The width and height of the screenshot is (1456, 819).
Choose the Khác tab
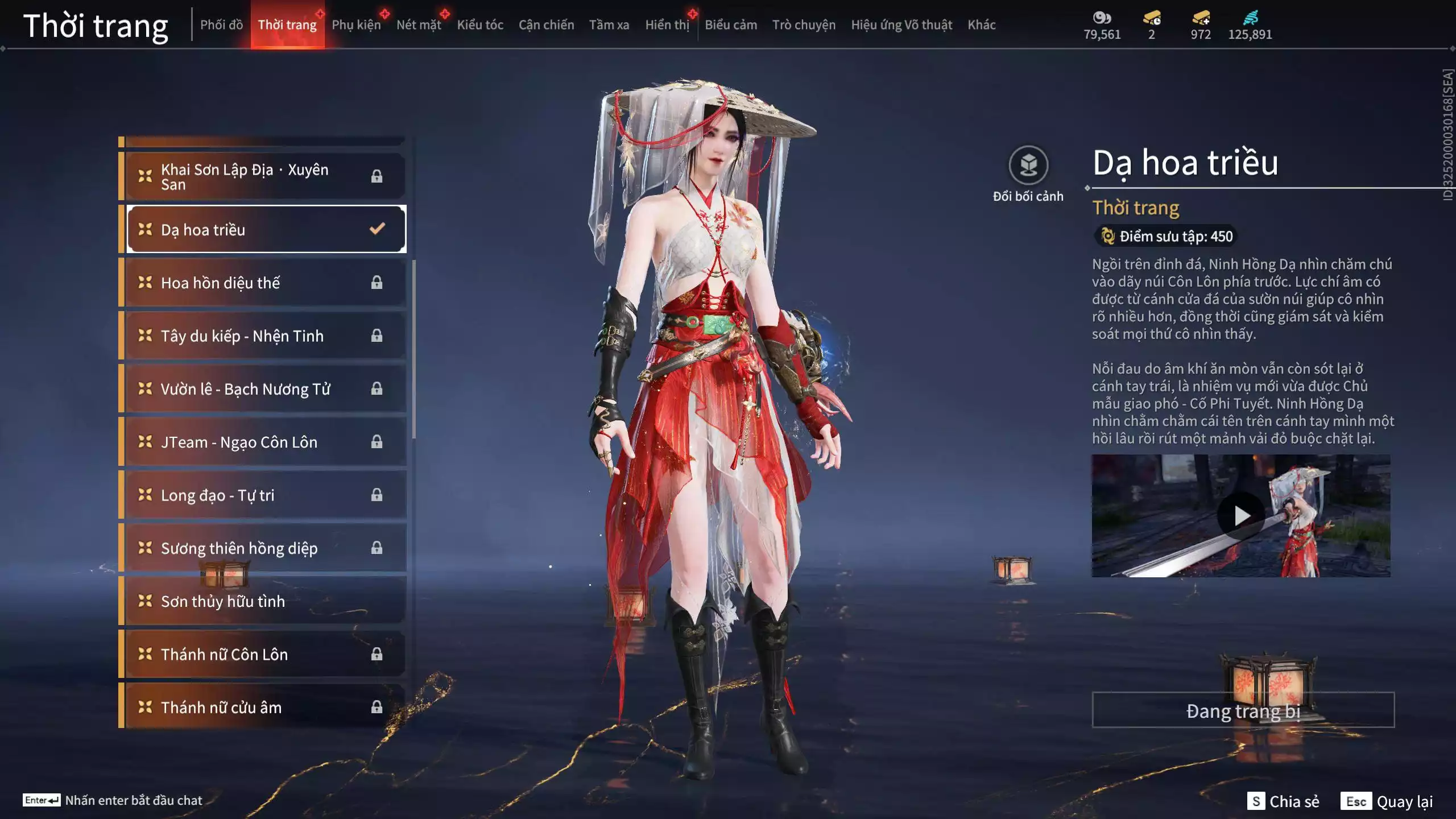coord(982,25)
